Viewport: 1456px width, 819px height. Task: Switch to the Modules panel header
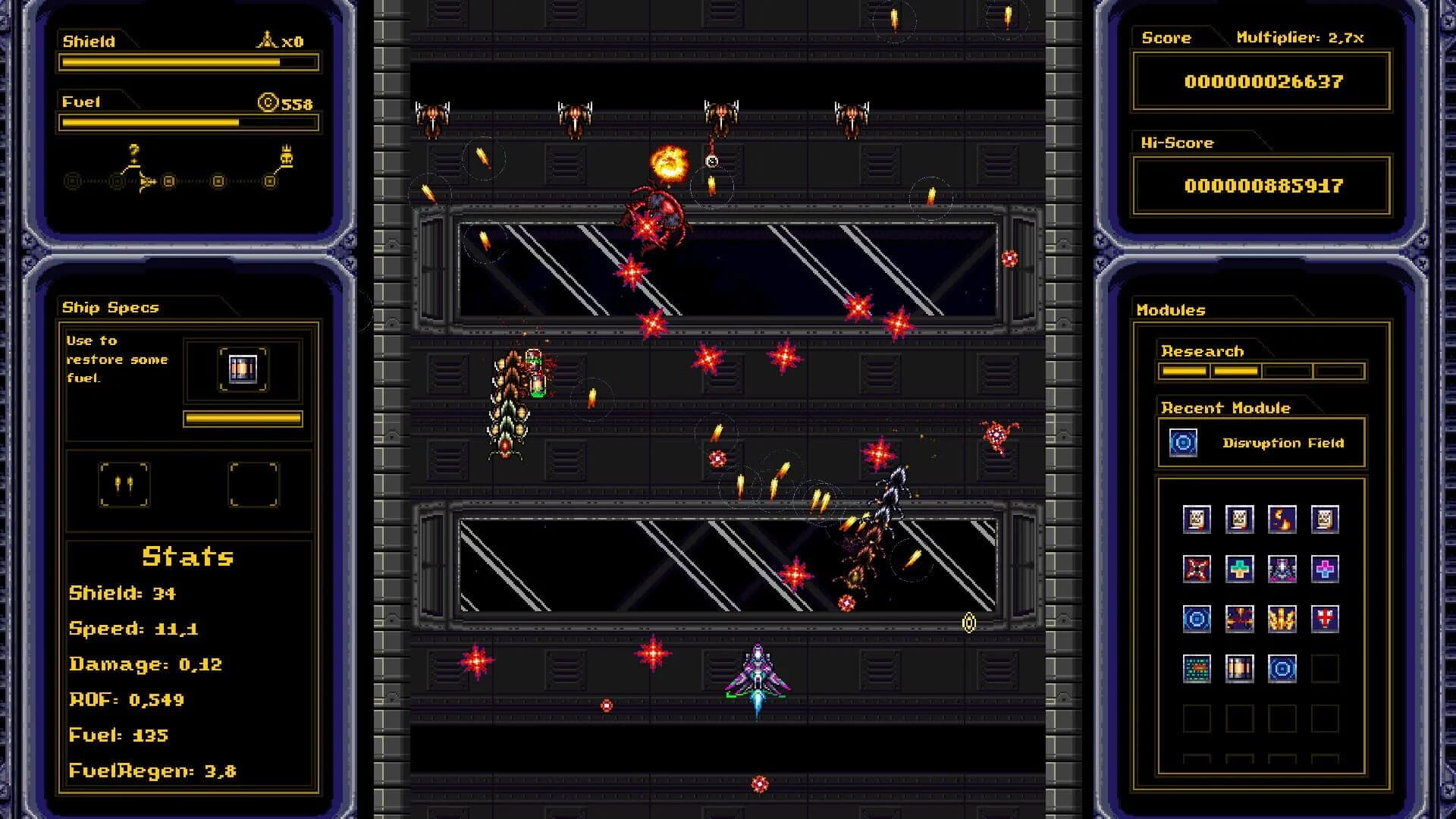click(1169, 309)
